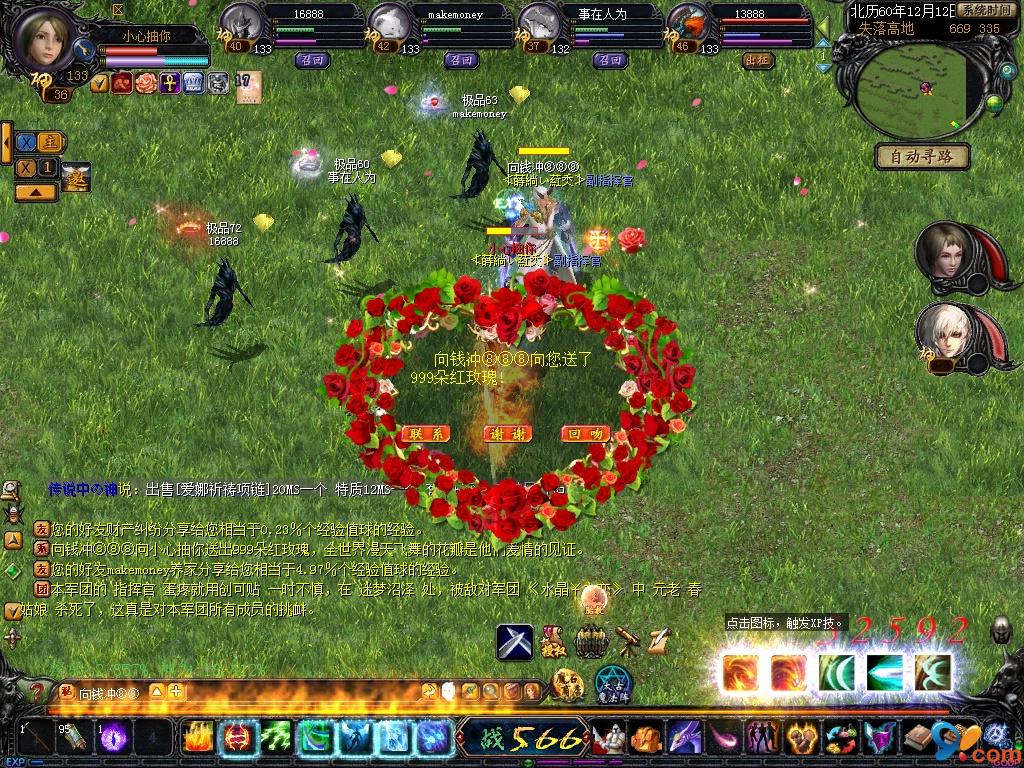Image resolution: width=1024 pixels, height=768 pixels.
Task: Toggle the 系统时间 system time button
Action: [x=985, y=10]
